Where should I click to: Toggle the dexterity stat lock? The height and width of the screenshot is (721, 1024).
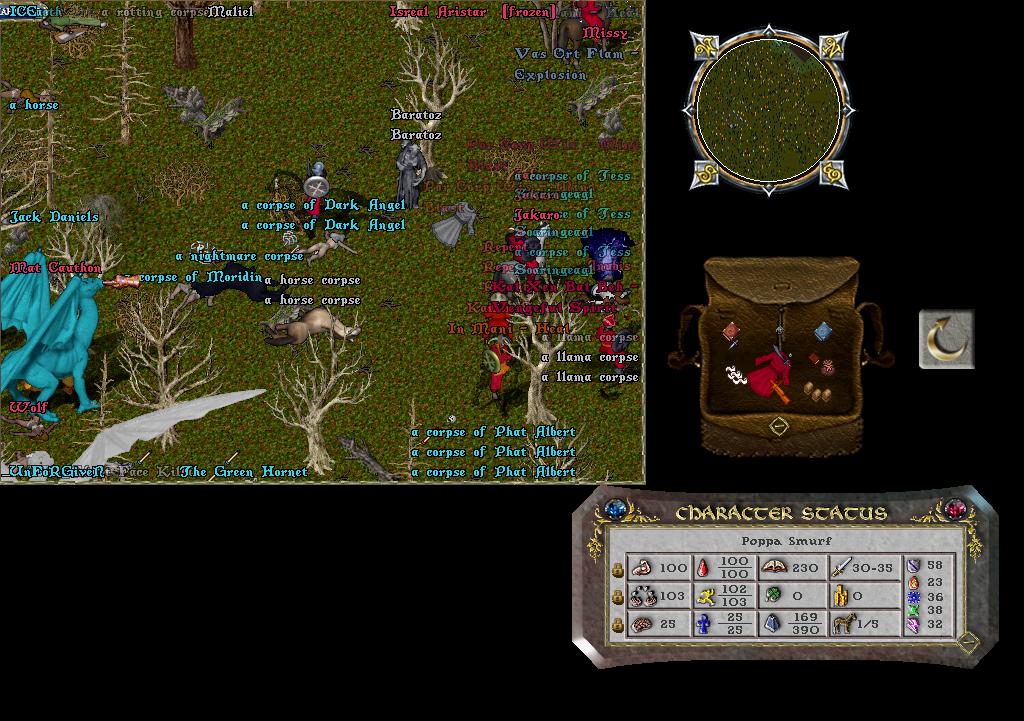pyautogui.click(x=618, y=597)
